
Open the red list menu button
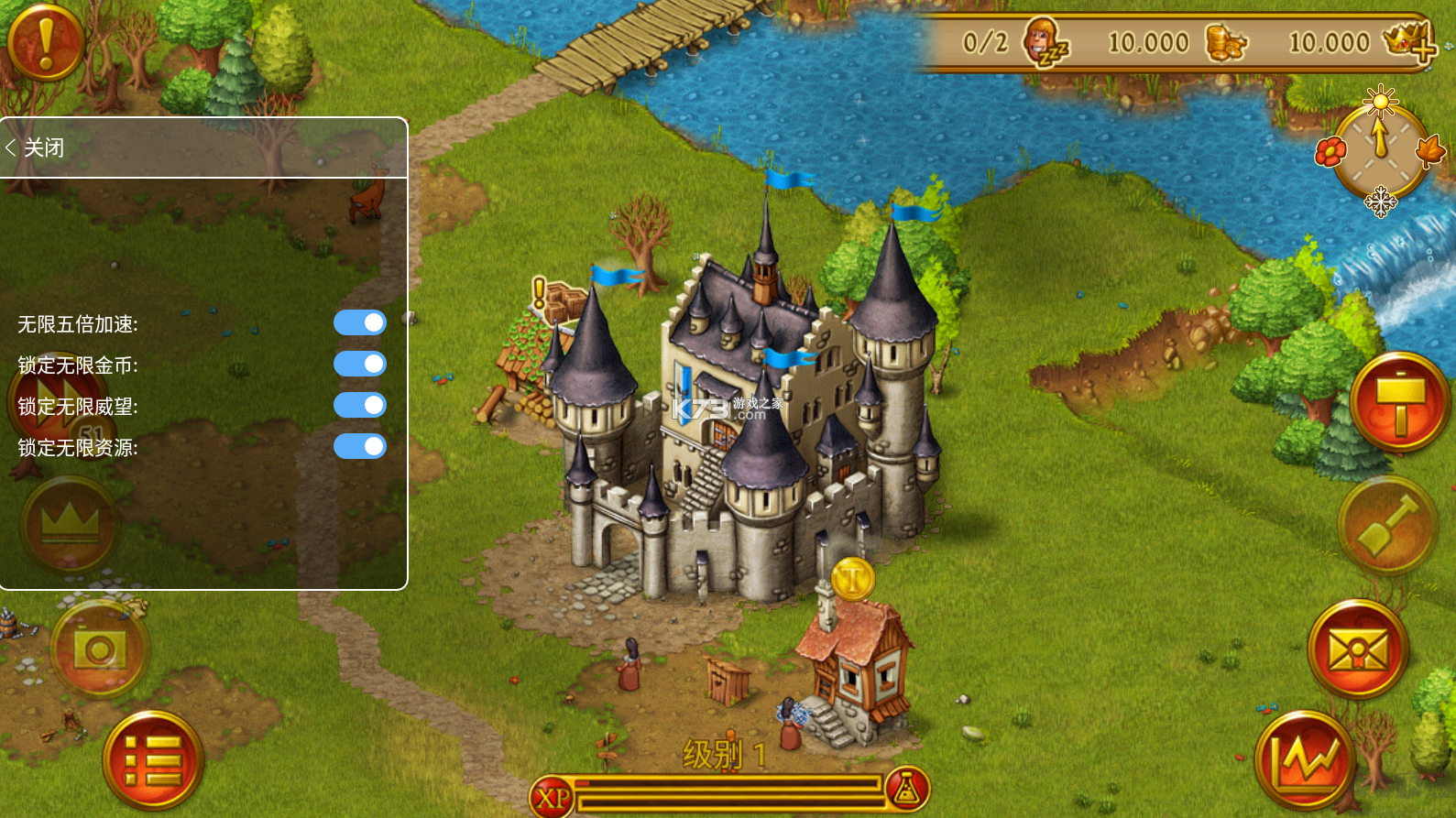pyautogui.click(x=152, y=761)
